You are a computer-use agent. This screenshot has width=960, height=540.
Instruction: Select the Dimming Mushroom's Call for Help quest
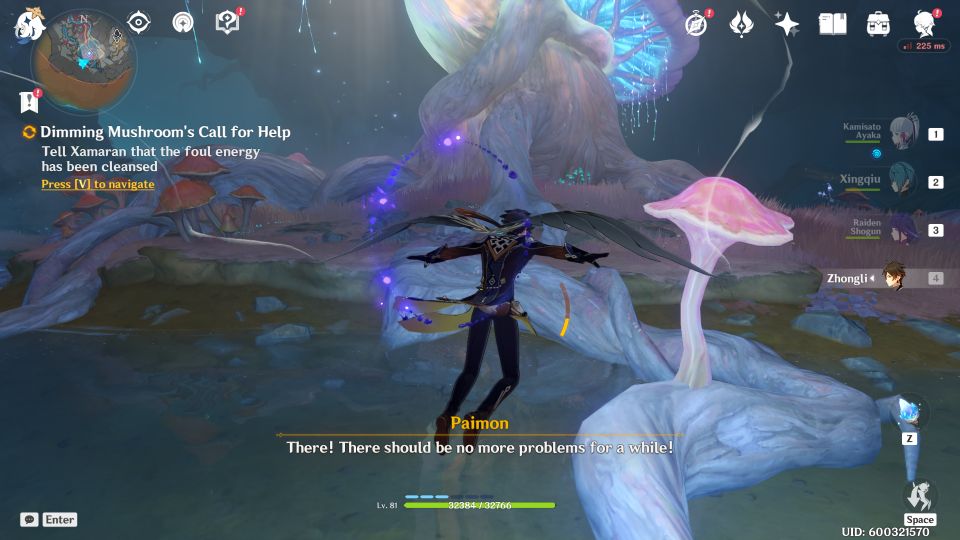pos(165,132)
